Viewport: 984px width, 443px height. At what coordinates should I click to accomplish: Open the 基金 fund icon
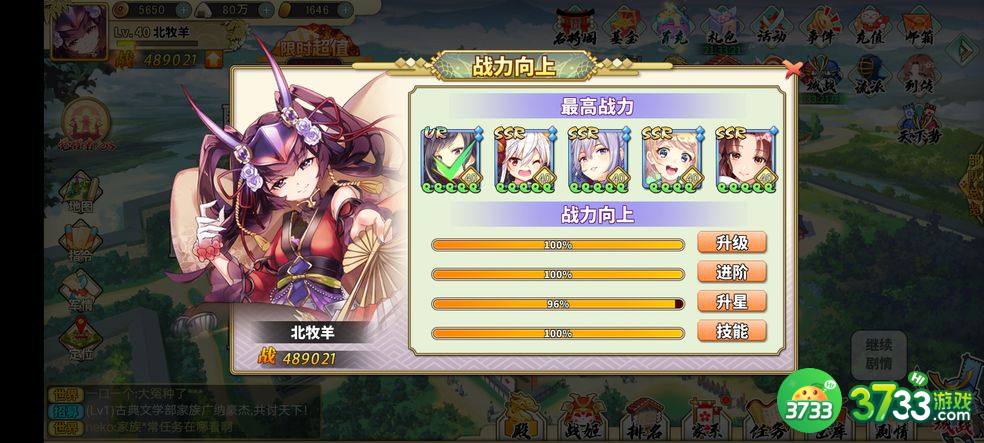click(624, 27)
